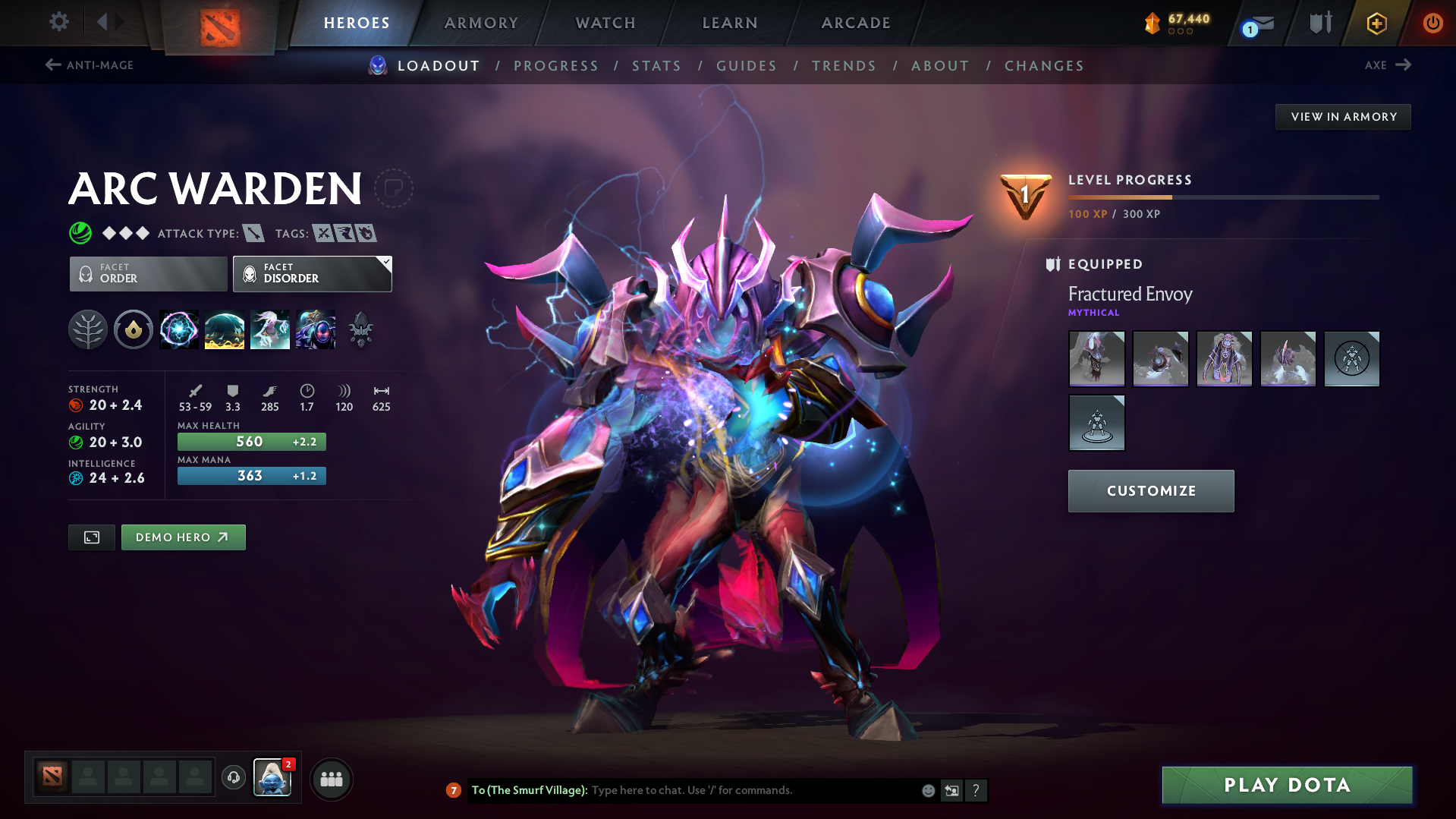Select the Disorder facet
Image resolution: width=1456 pixels, height=819 pixels.
pyautogui.click(x=312, y=273)
